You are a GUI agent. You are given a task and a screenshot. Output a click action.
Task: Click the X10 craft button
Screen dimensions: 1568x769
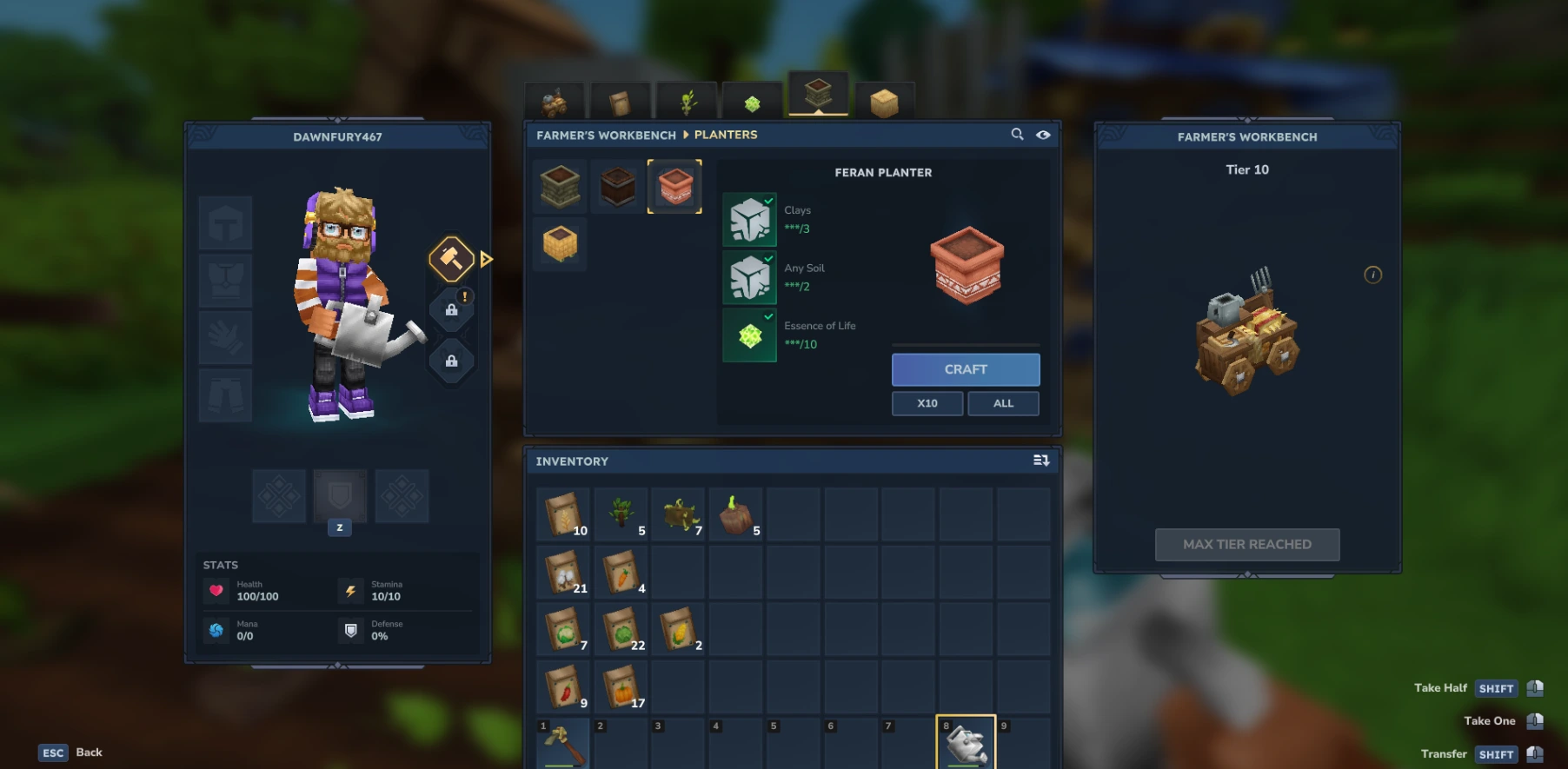coord(927,402)
